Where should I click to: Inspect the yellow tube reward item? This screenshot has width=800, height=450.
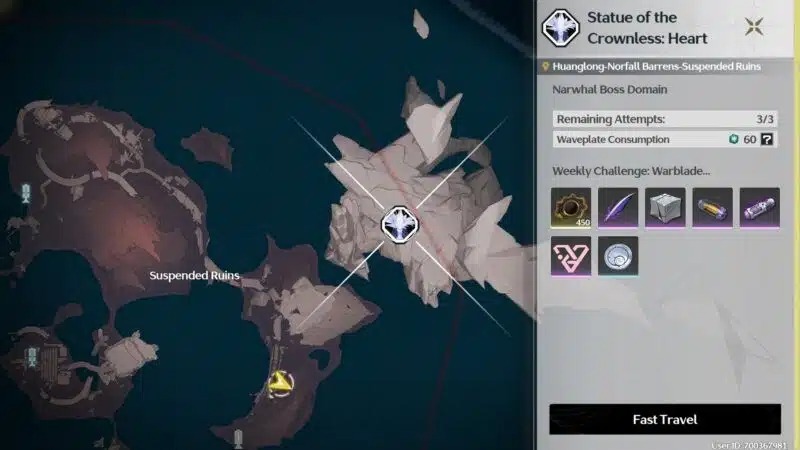click(x=712, y=207)
